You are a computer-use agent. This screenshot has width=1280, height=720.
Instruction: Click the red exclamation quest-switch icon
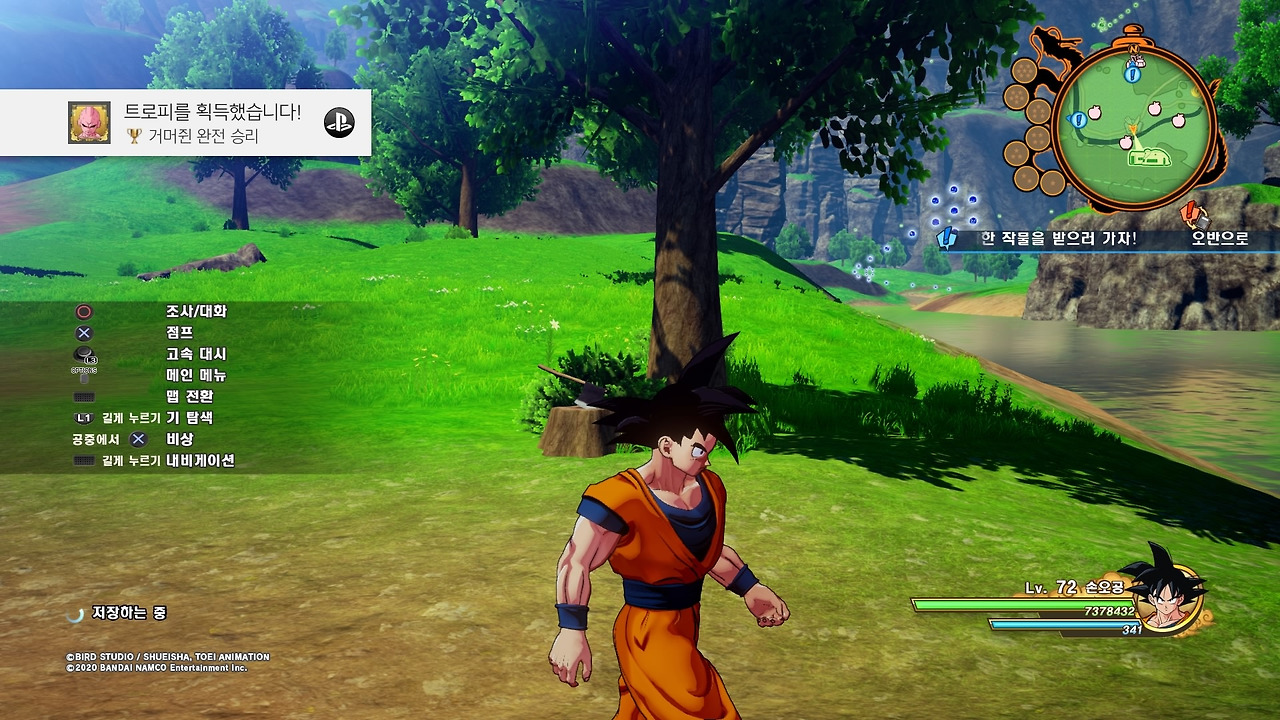[x=1190, y=213]
